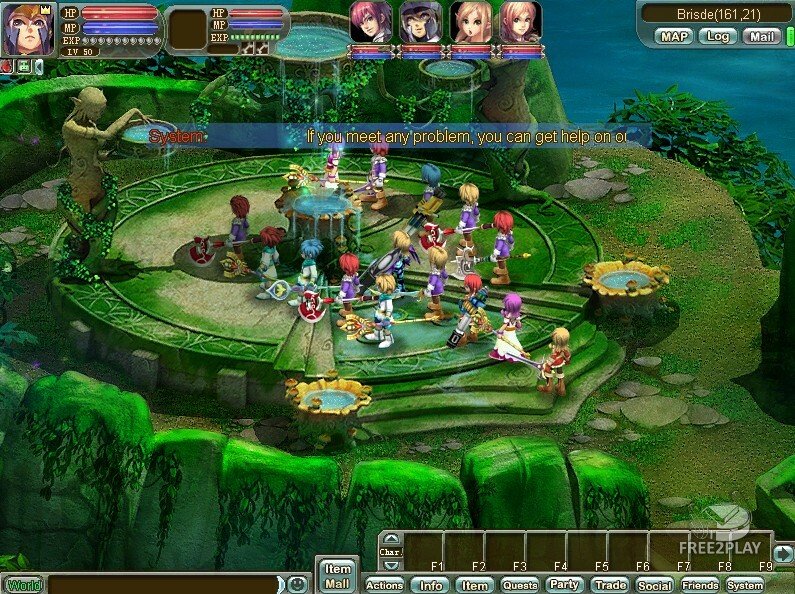
Task: View the Quests list
Action: point(520,585)
